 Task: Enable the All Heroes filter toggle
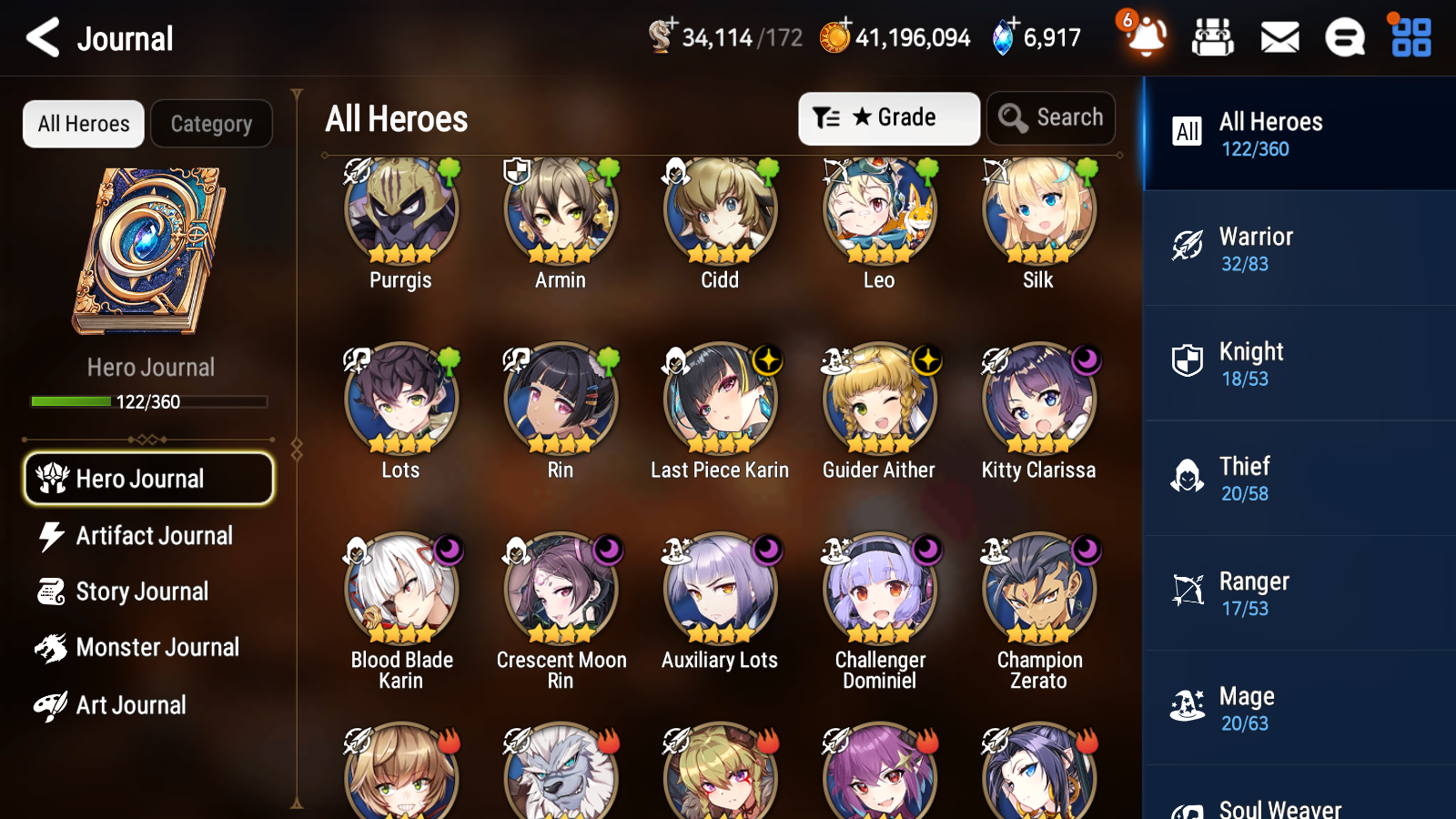click(x=83, y=124)
